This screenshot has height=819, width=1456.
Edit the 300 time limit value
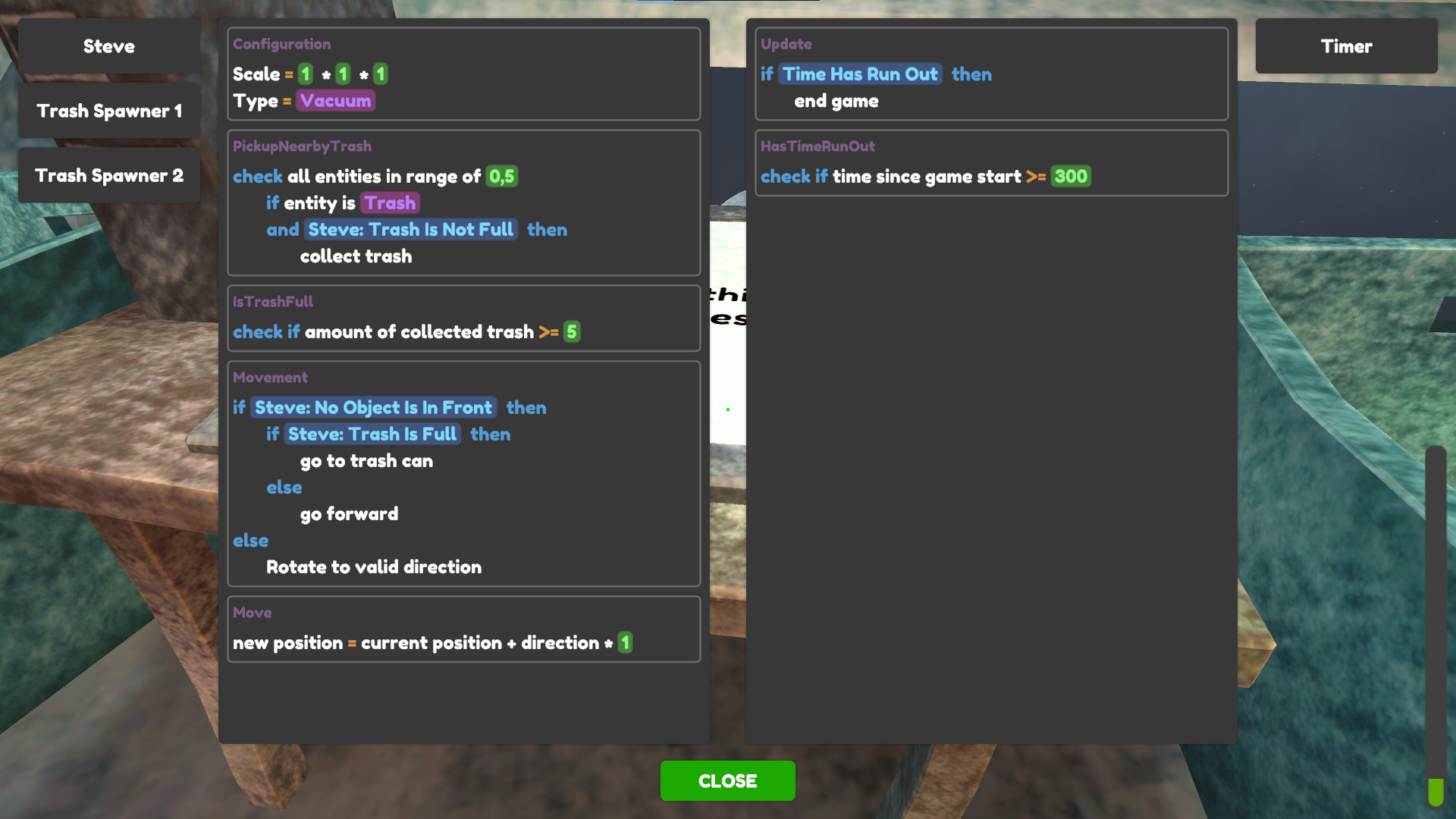1071,176
